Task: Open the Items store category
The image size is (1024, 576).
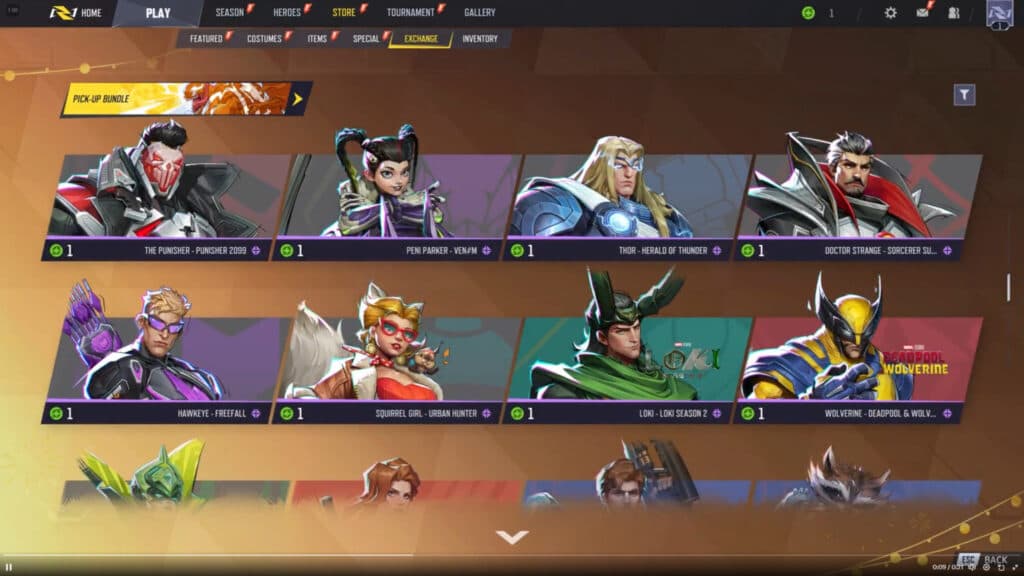Action: (x=318, y=39)
